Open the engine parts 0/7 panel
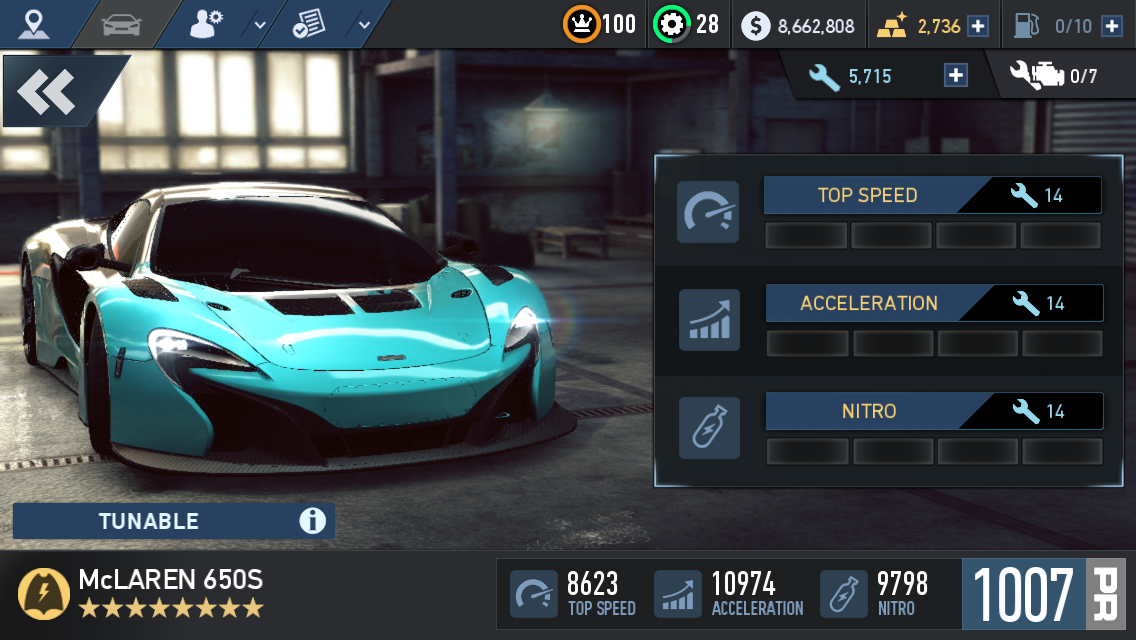This screenshot has height=640, width=1136. 1054,76
